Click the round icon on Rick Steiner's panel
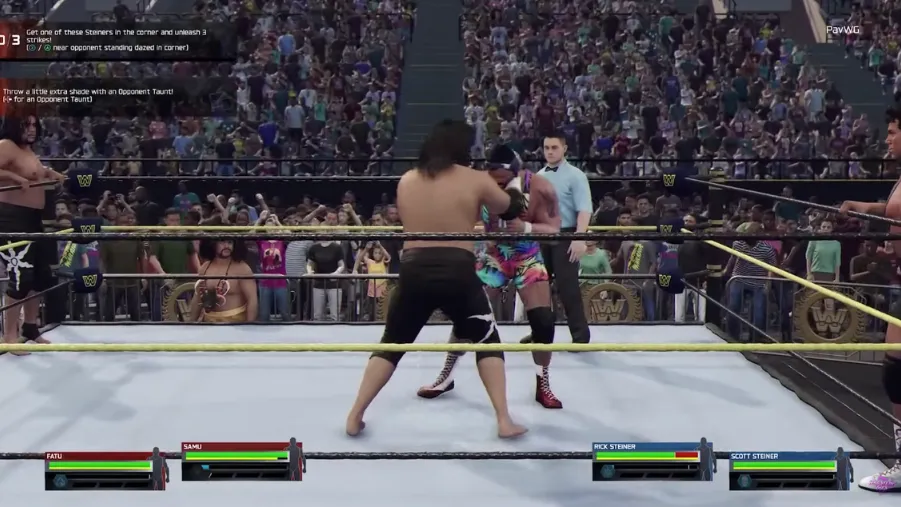Image resolution: width=901 pixels, height=507 pixels. pyautogui.click(x=608, y=471)
